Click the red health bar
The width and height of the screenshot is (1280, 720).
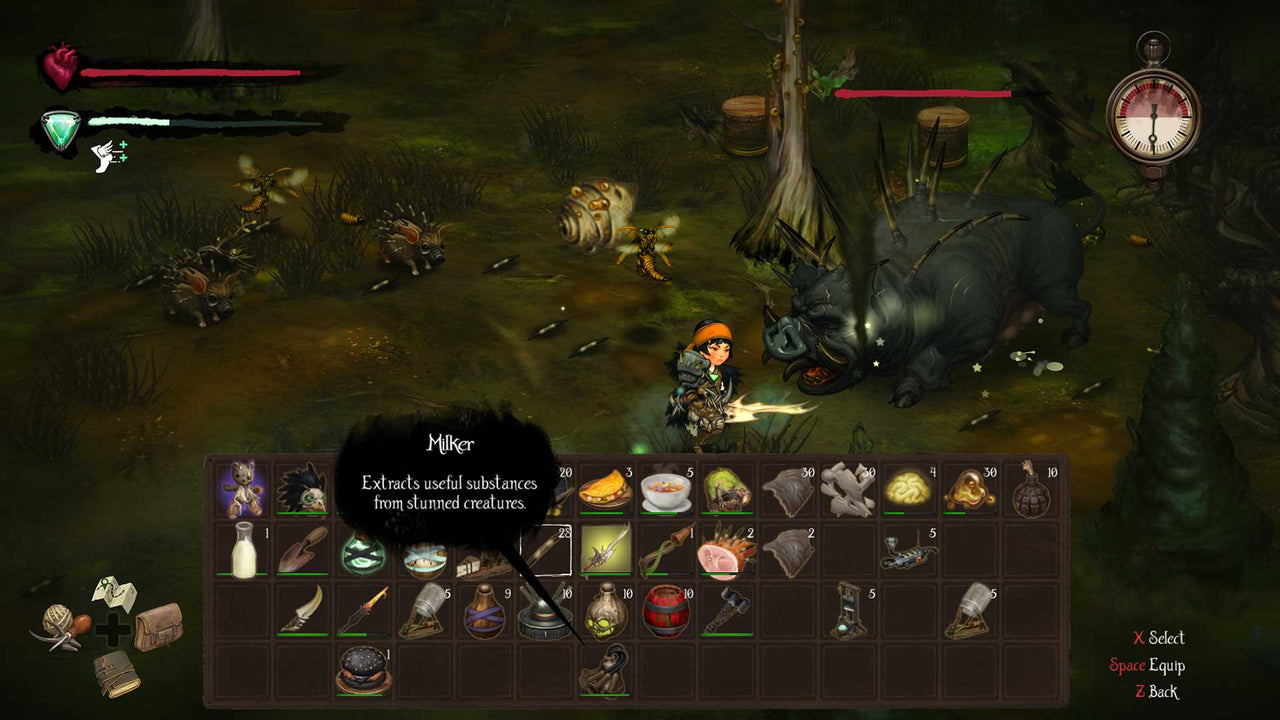click(190, 73)
